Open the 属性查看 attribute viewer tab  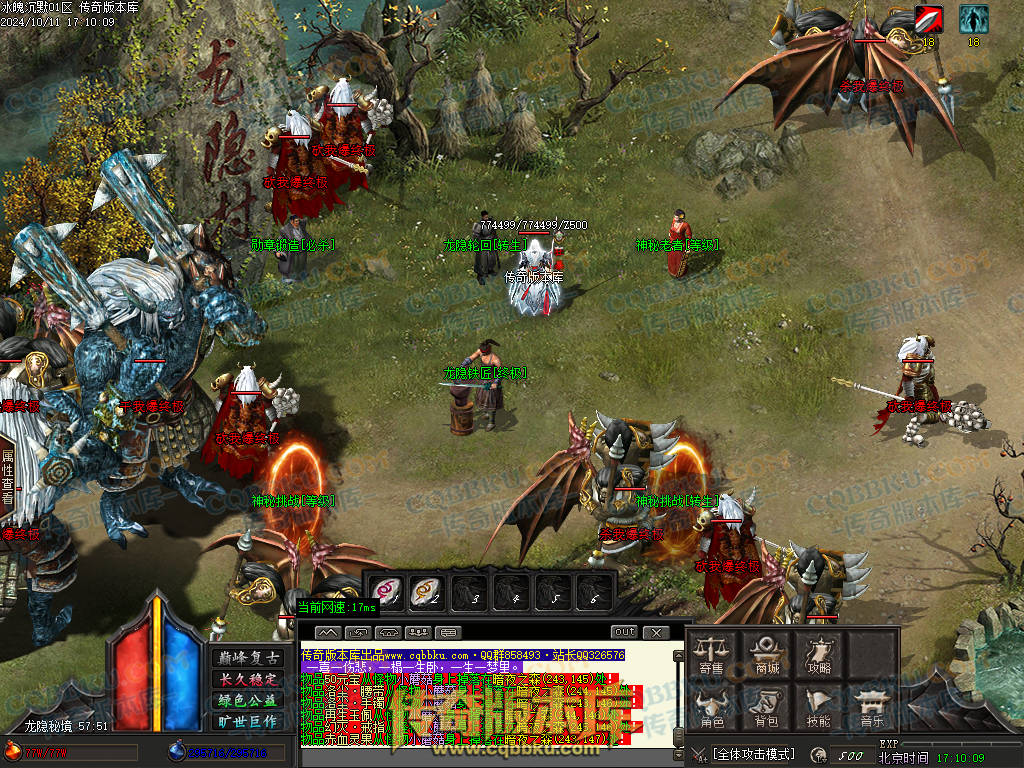tap(7, 476)
